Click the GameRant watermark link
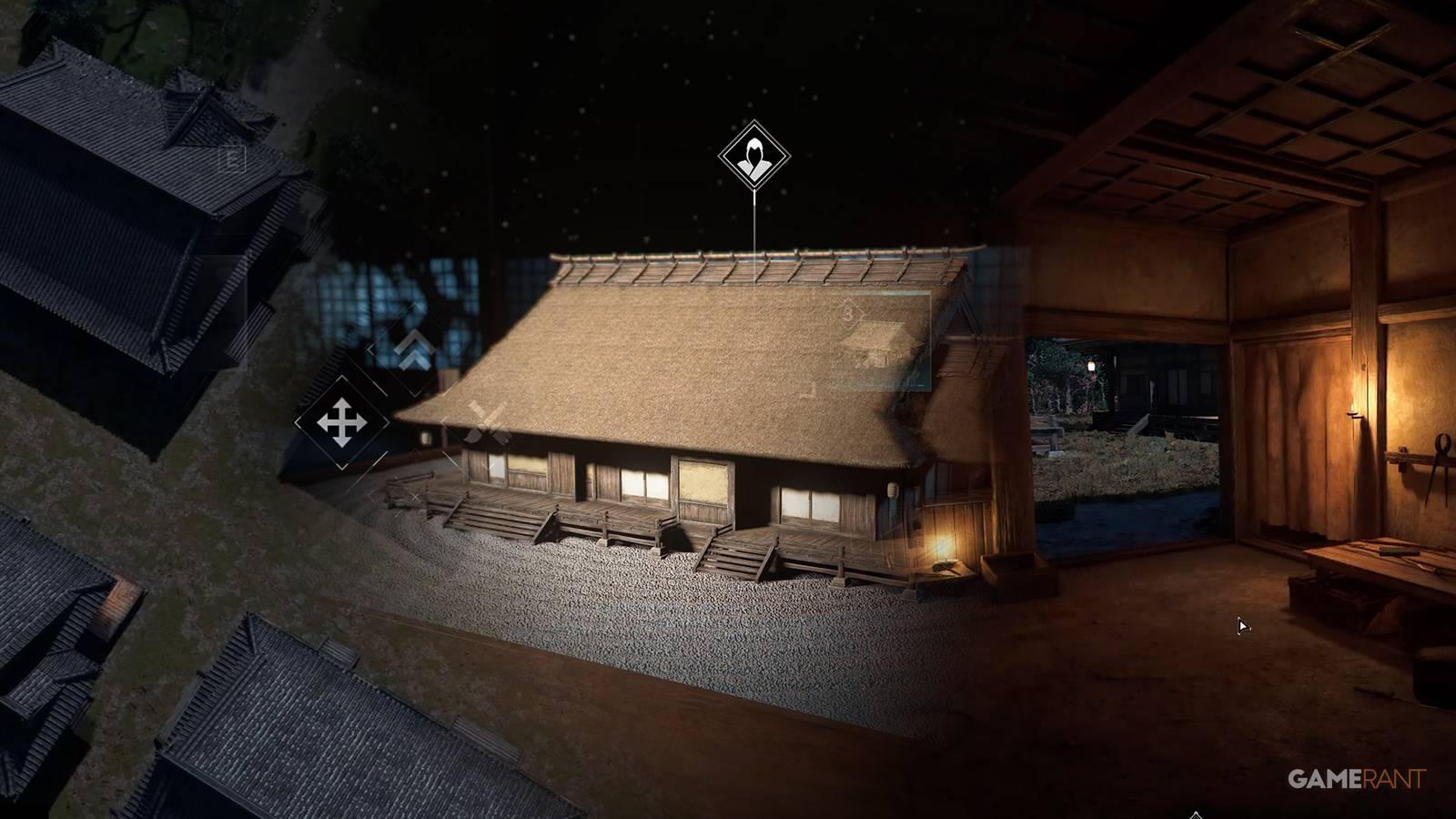Viewport: 1456px width, 819px height. [x=1357, y=780]
